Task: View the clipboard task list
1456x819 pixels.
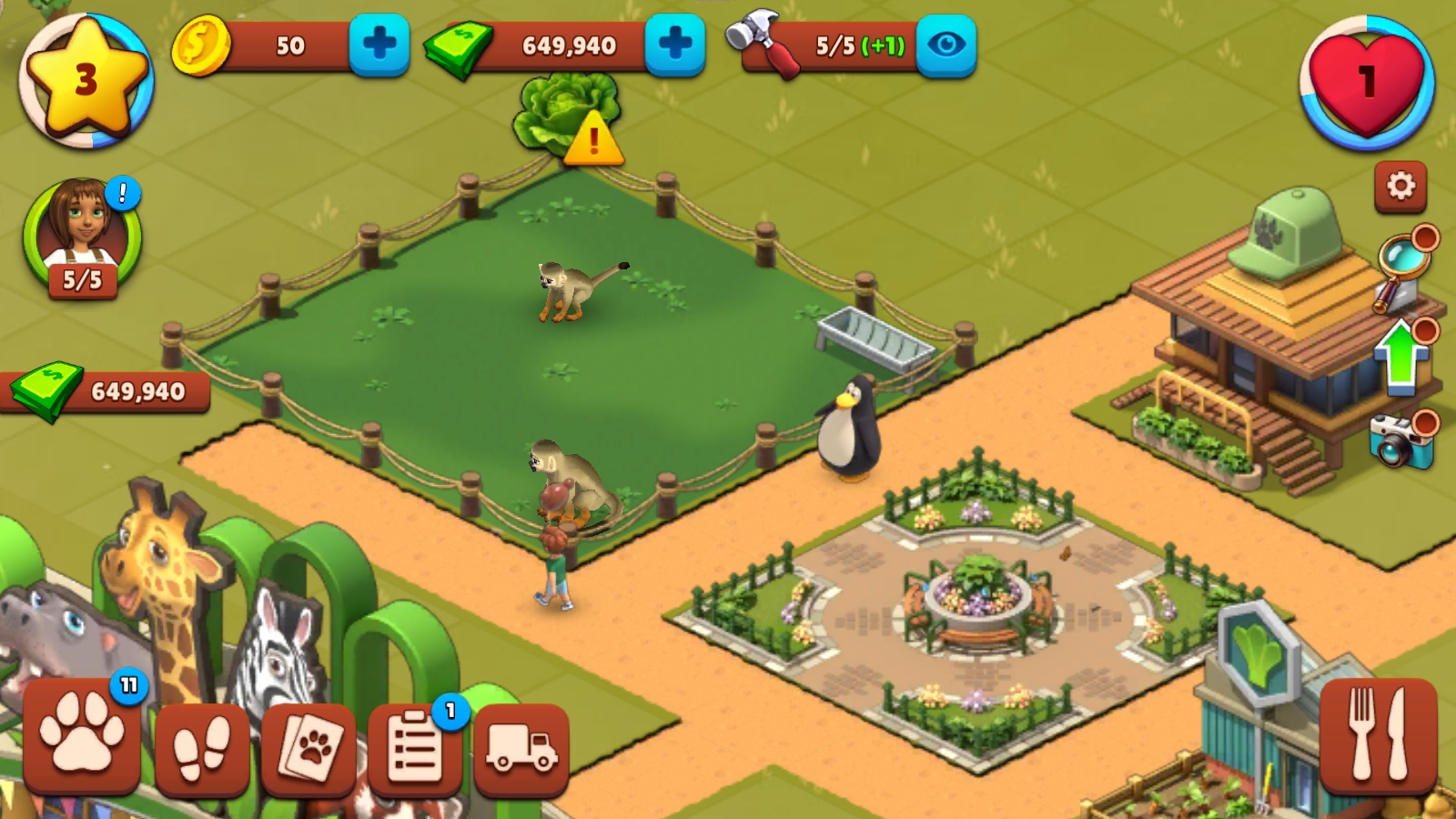Action: click(416, 748)
